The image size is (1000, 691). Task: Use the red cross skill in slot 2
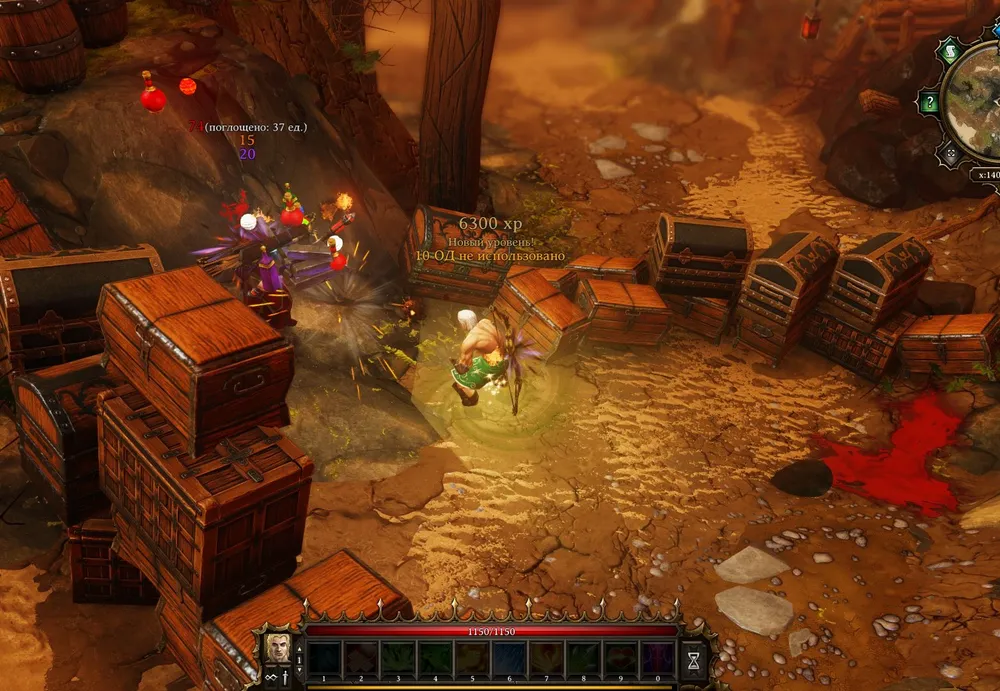[361, 659]
